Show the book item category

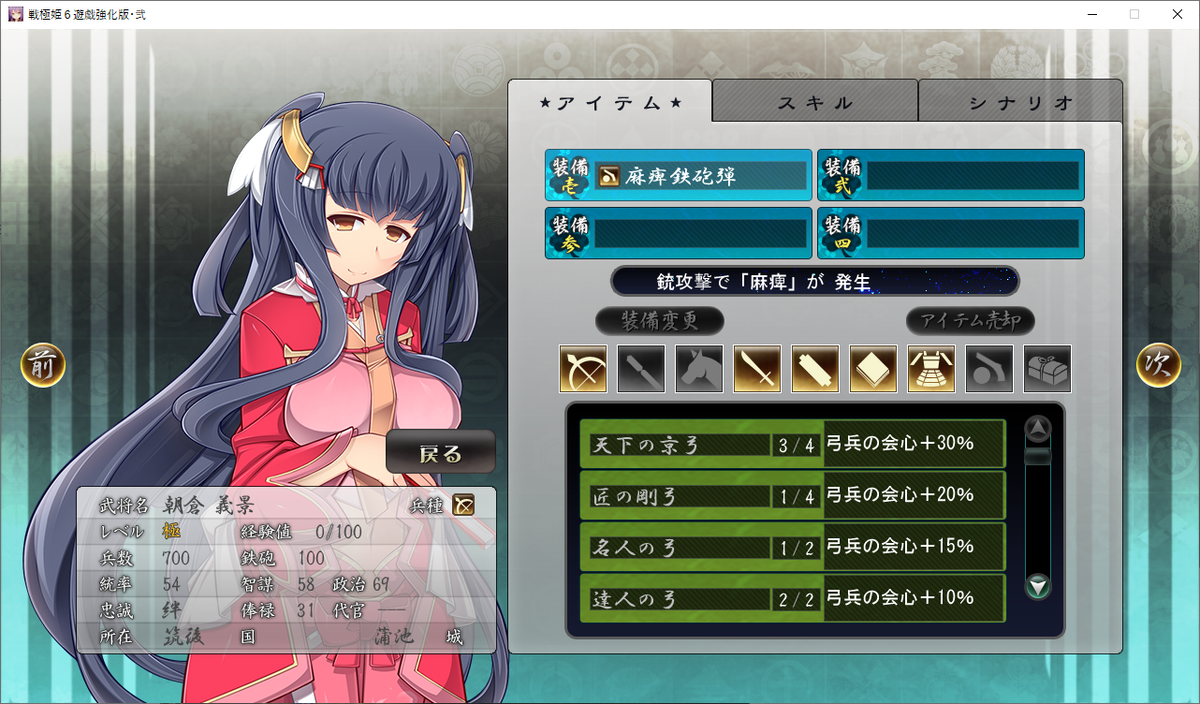(873, 369)
